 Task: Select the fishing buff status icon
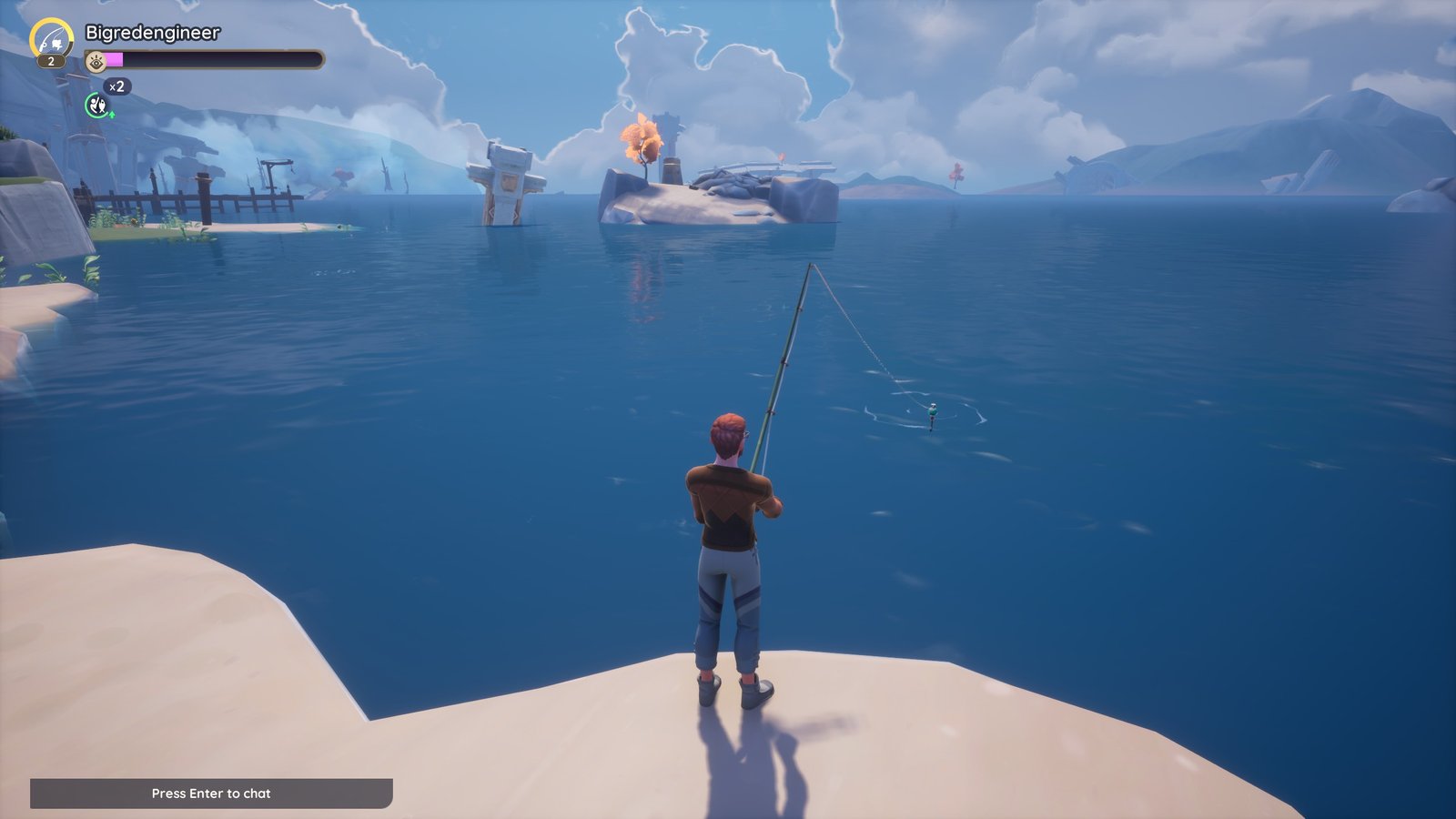98,106
